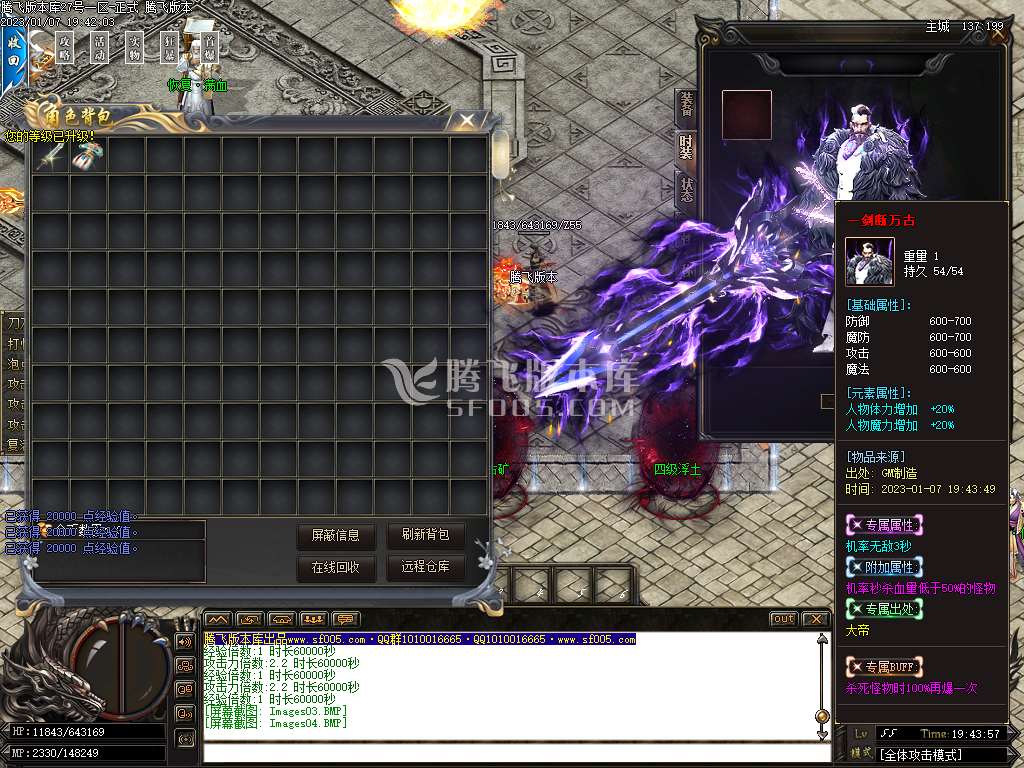Select the teal scroll item in the bag
Screen dimensions: 1024x768
pyautogui.click(x=88, y=155)
